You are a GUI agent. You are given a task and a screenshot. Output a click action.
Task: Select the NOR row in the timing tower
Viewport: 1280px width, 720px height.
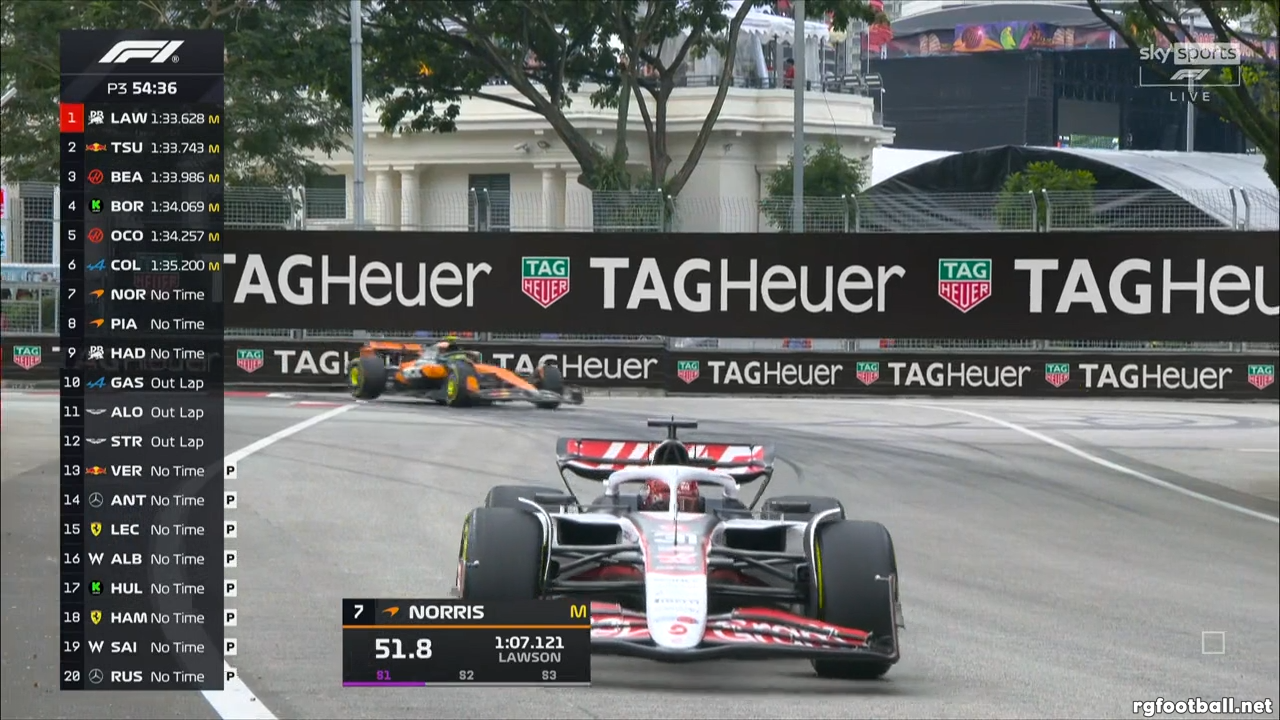click(141, 294)
